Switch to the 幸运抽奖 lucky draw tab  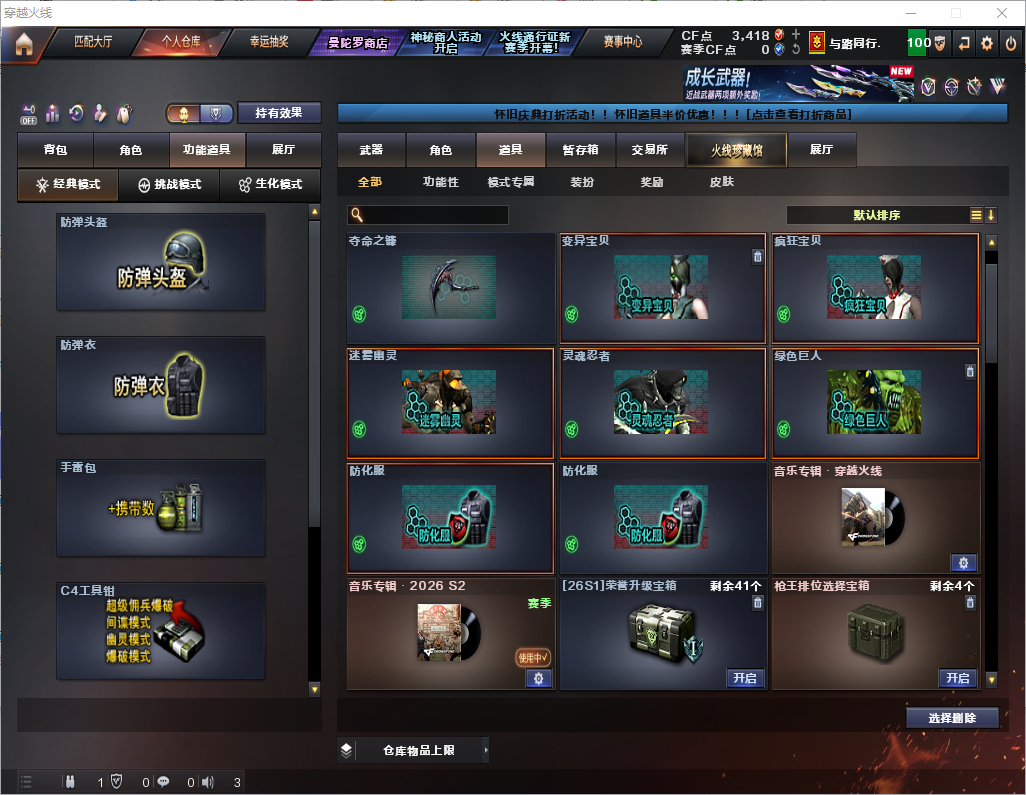click(x=269, y=42)
